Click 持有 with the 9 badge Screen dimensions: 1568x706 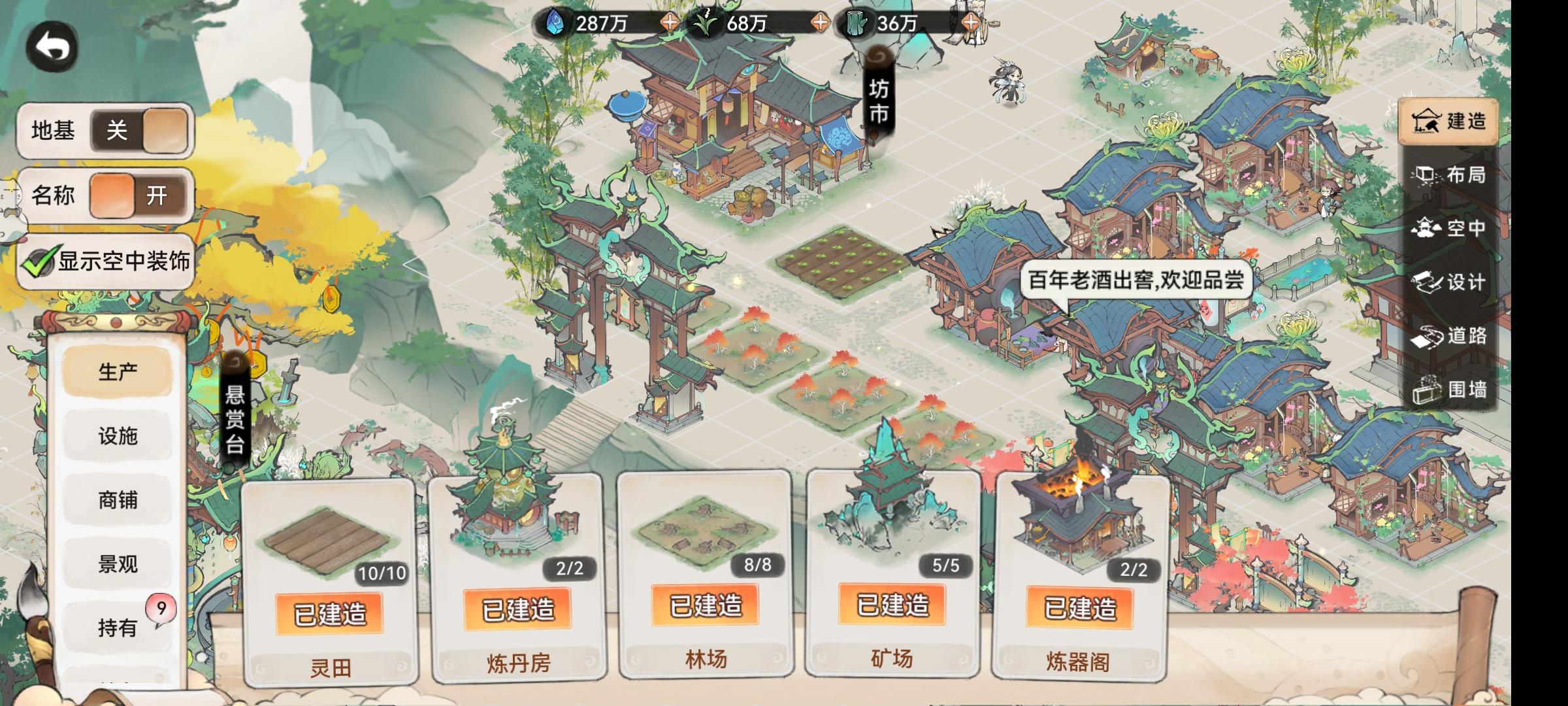[x=118, y=626]
